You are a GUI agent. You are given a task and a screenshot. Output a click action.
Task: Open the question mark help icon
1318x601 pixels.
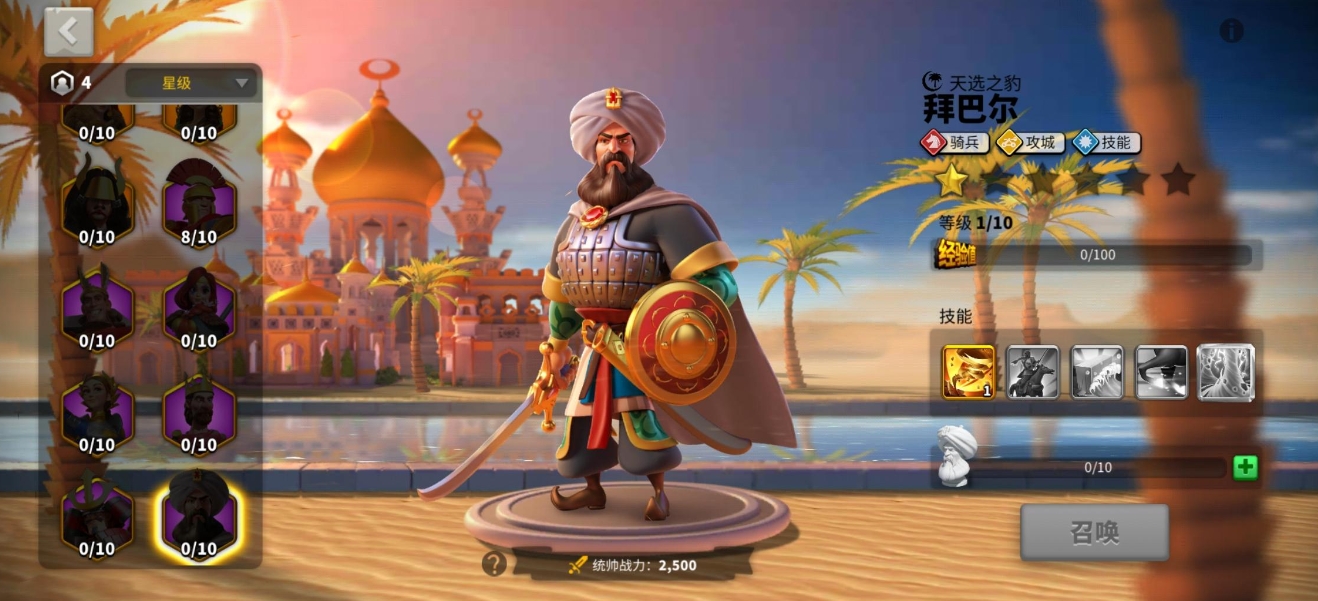pyautogui.click(x=494, y=564)
